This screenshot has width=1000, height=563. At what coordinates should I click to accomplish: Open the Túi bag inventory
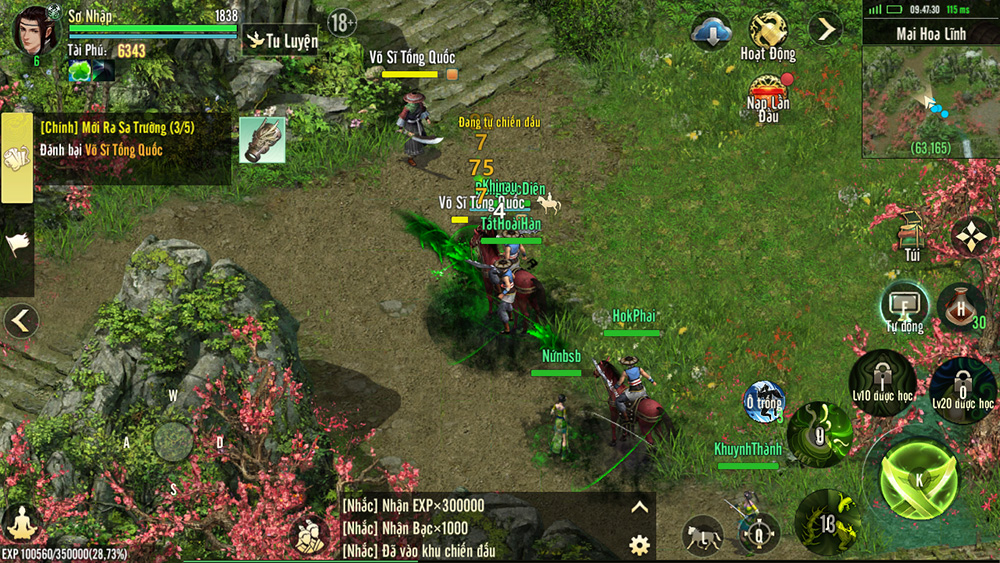[x=911, y=235]
